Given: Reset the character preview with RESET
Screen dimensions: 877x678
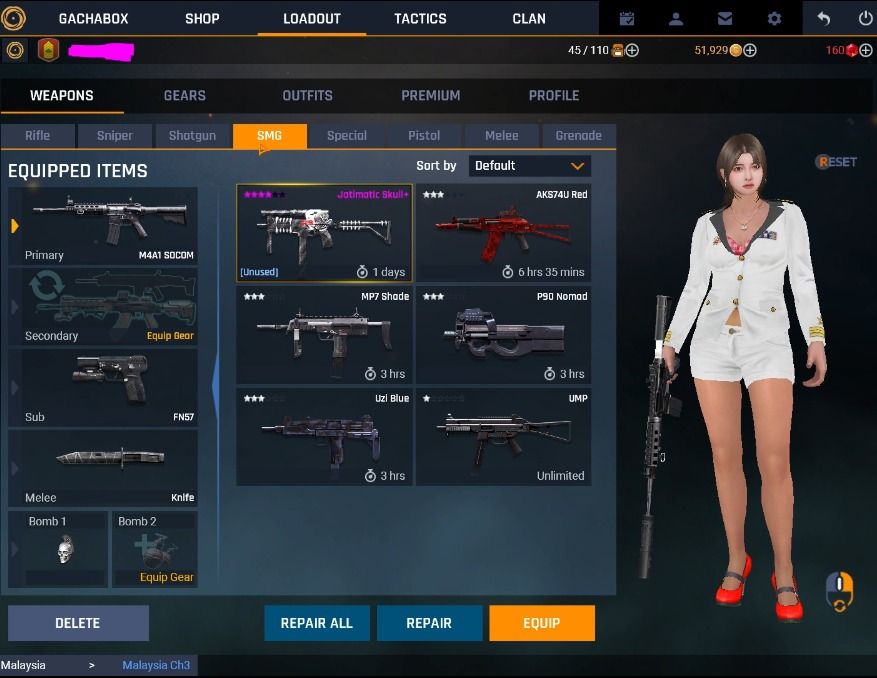Looking at the screenshot, I should [836, 162].
